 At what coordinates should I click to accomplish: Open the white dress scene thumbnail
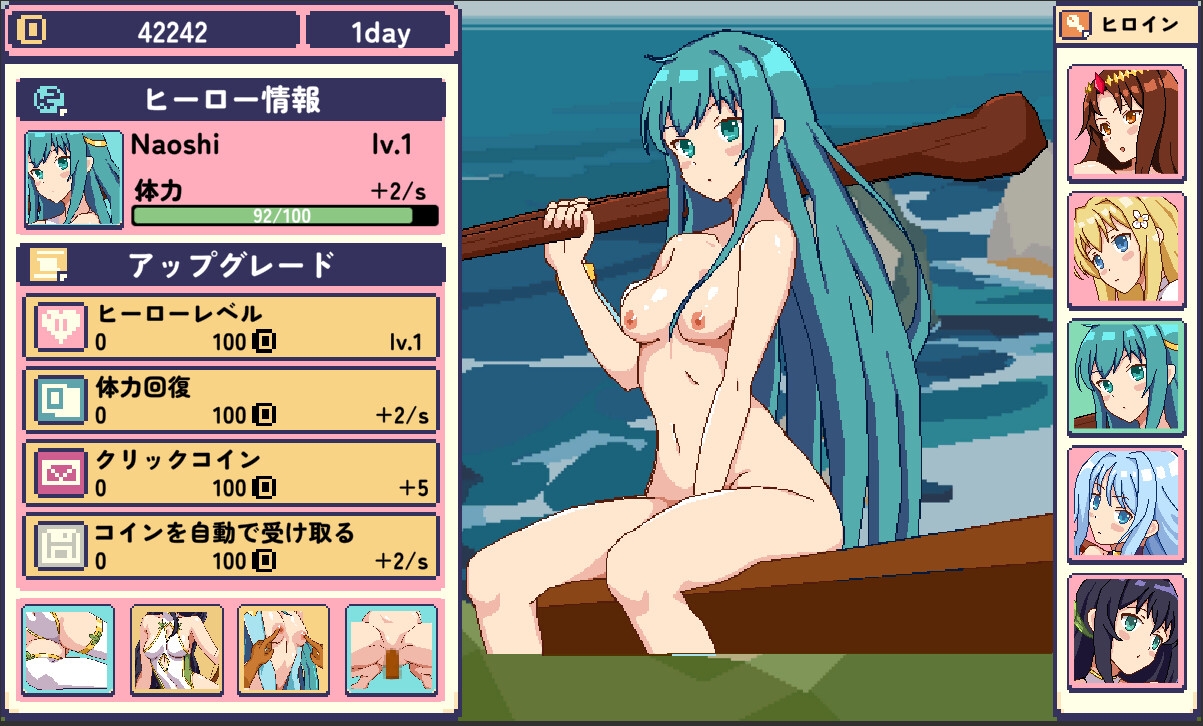(176, 650)
